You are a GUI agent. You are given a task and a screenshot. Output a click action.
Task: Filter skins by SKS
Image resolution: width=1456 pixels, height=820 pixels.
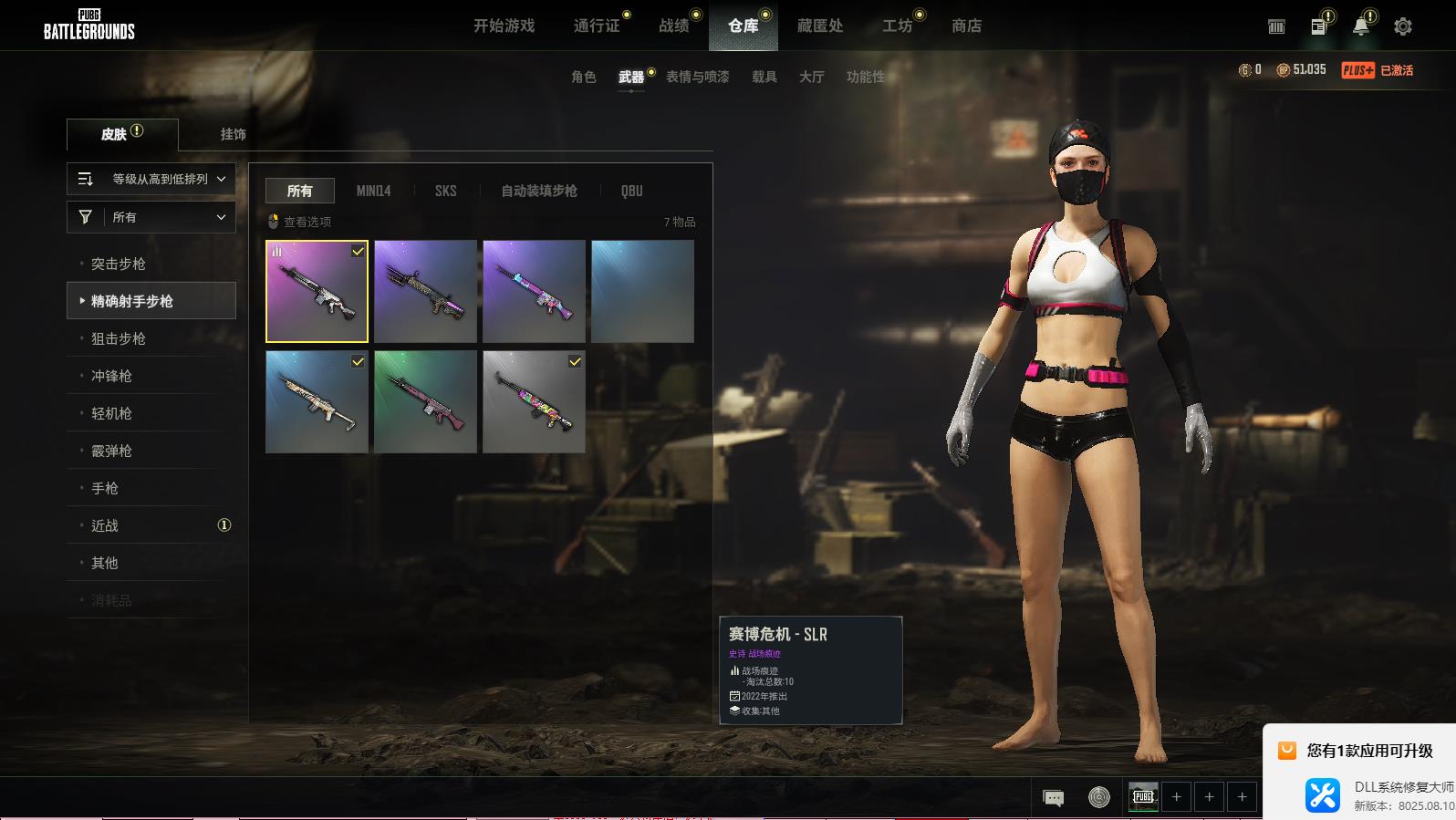point(445,191)
